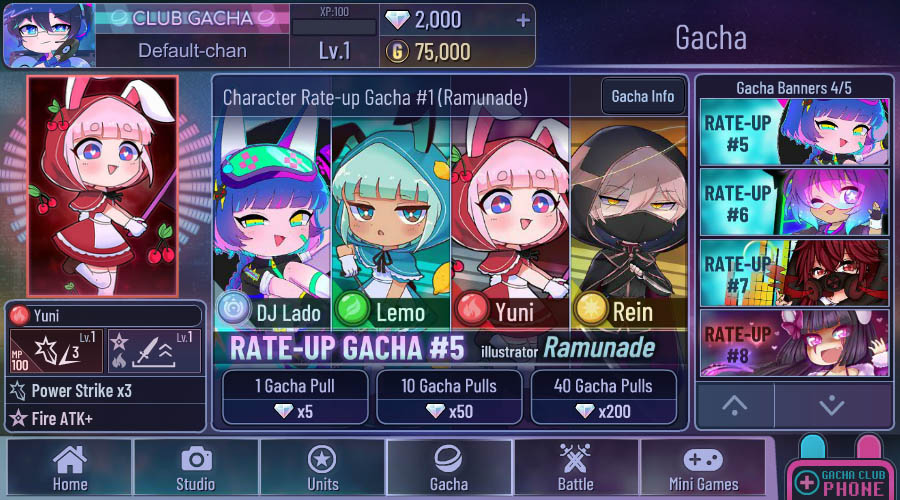The height and width of the screenshot is (500, 900).
Task: Open the Mini Games tab
Action: tap(703, 467)
